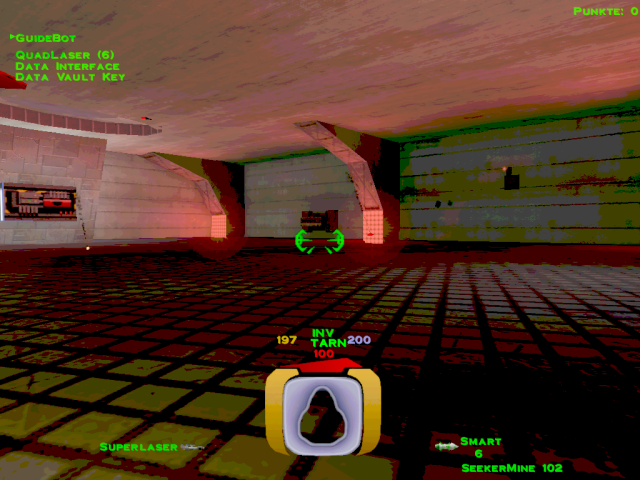Select GuideBot in the inventory list

(46, 38)
